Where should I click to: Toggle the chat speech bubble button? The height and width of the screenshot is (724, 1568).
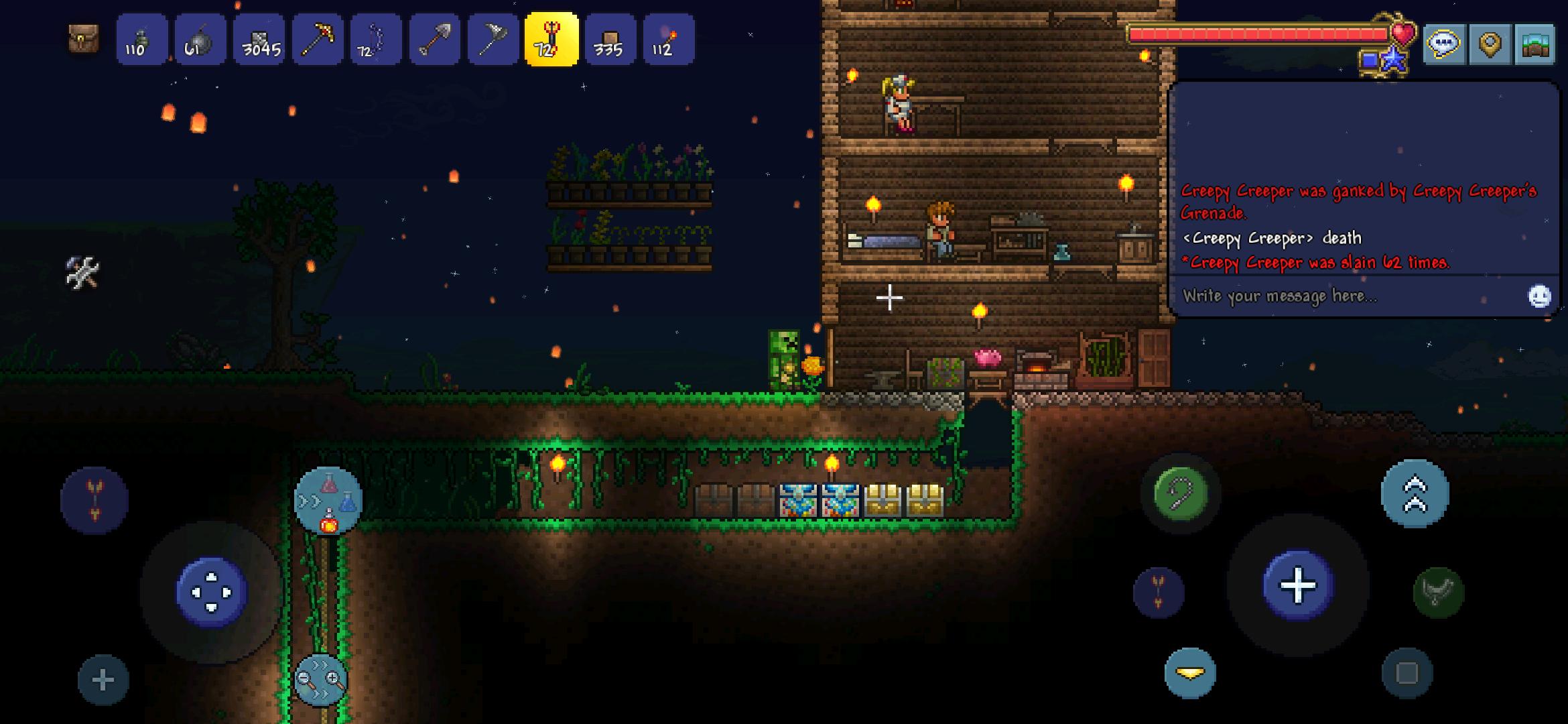click(x=1444, y=44)
